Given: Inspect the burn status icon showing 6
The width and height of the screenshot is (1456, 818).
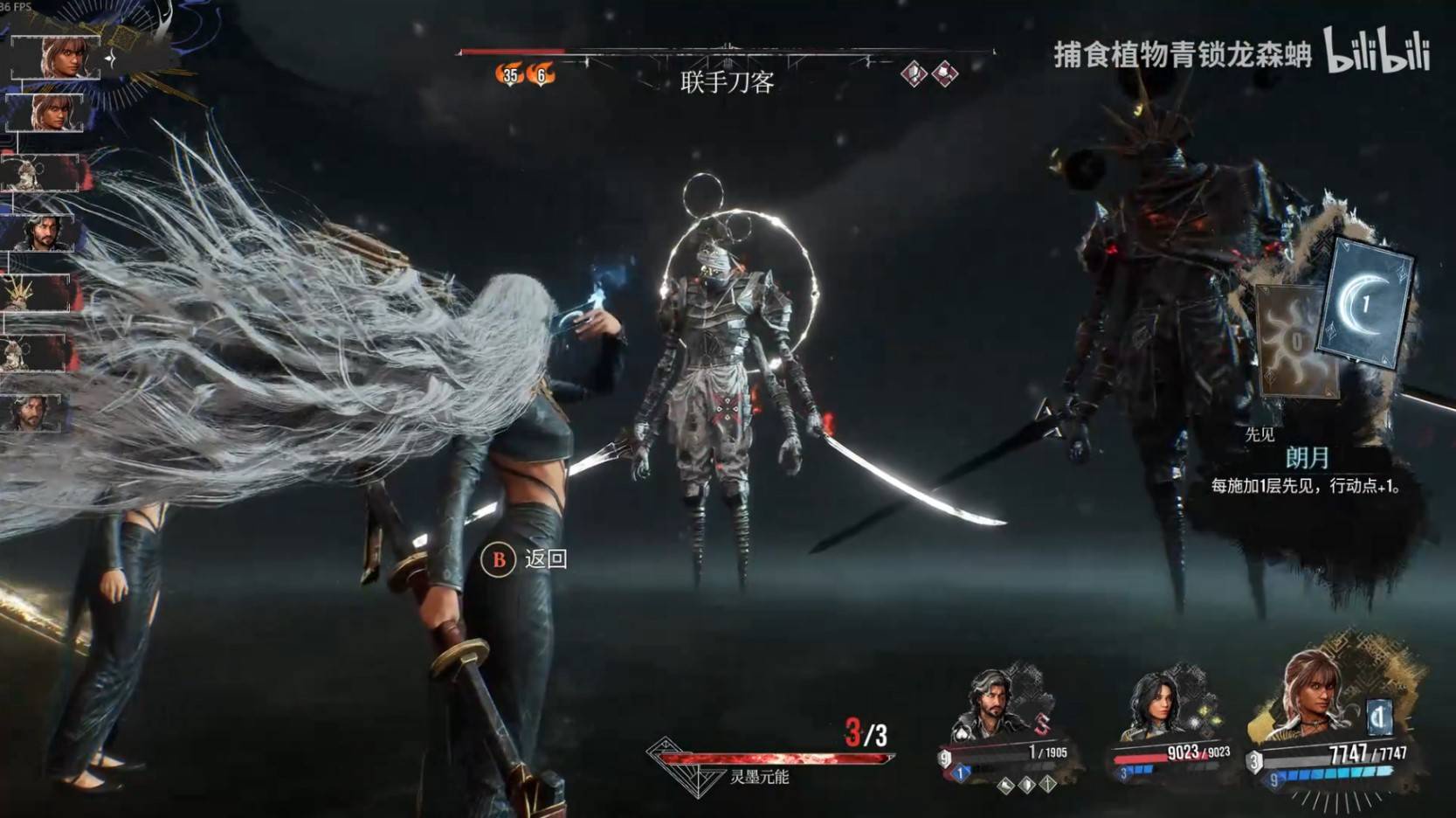Looking at the screenshot, I should 541,75.
